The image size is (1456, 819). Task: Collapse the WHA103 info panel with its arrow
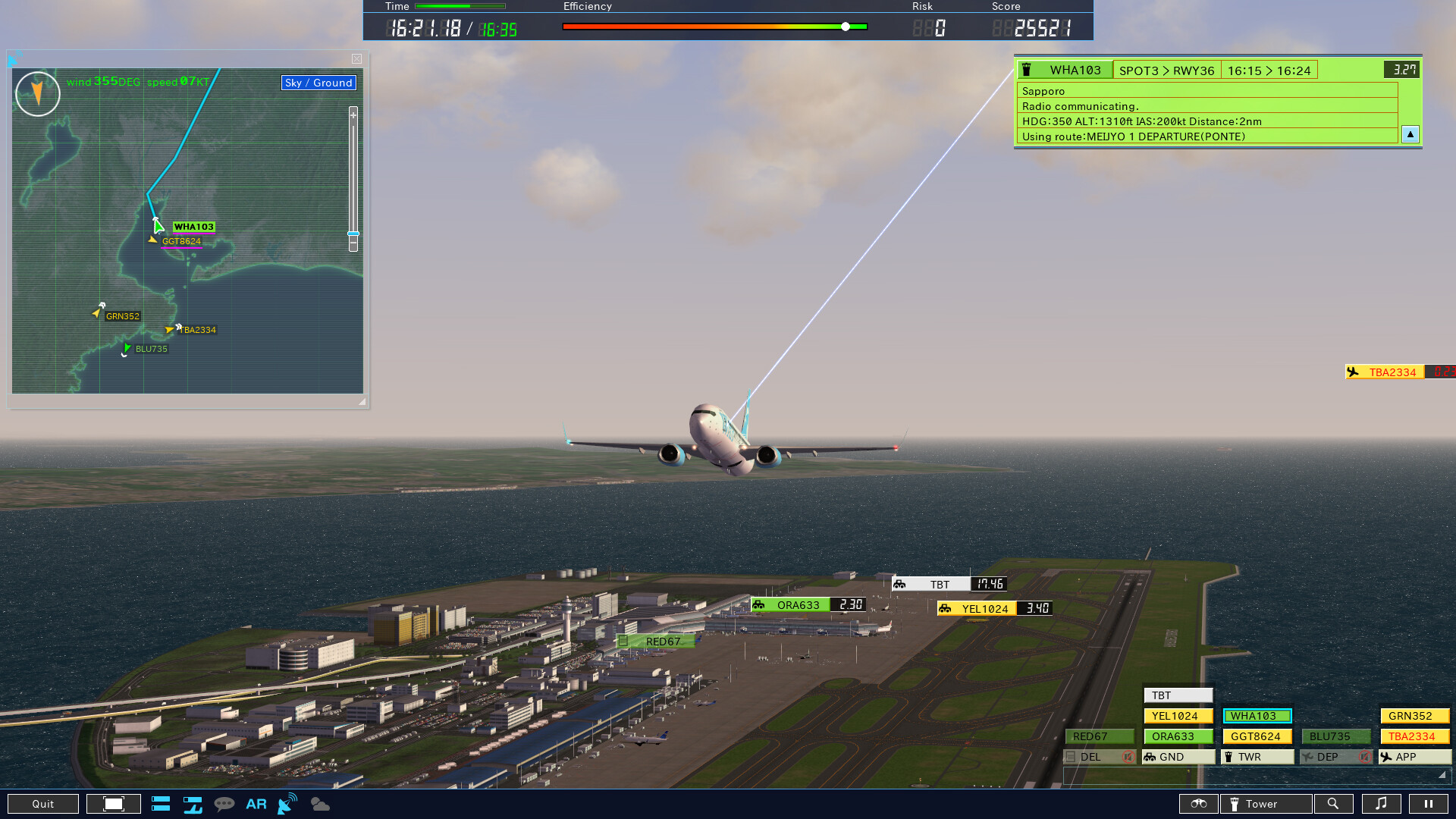point(1410,134)
